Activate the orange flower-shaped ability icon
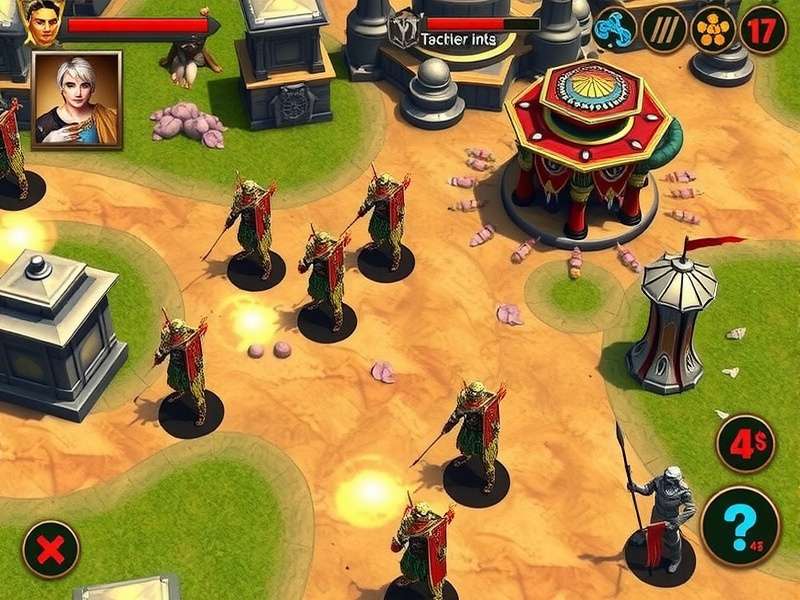This screenshot has width=800, height=600. [x=713, y=29]
